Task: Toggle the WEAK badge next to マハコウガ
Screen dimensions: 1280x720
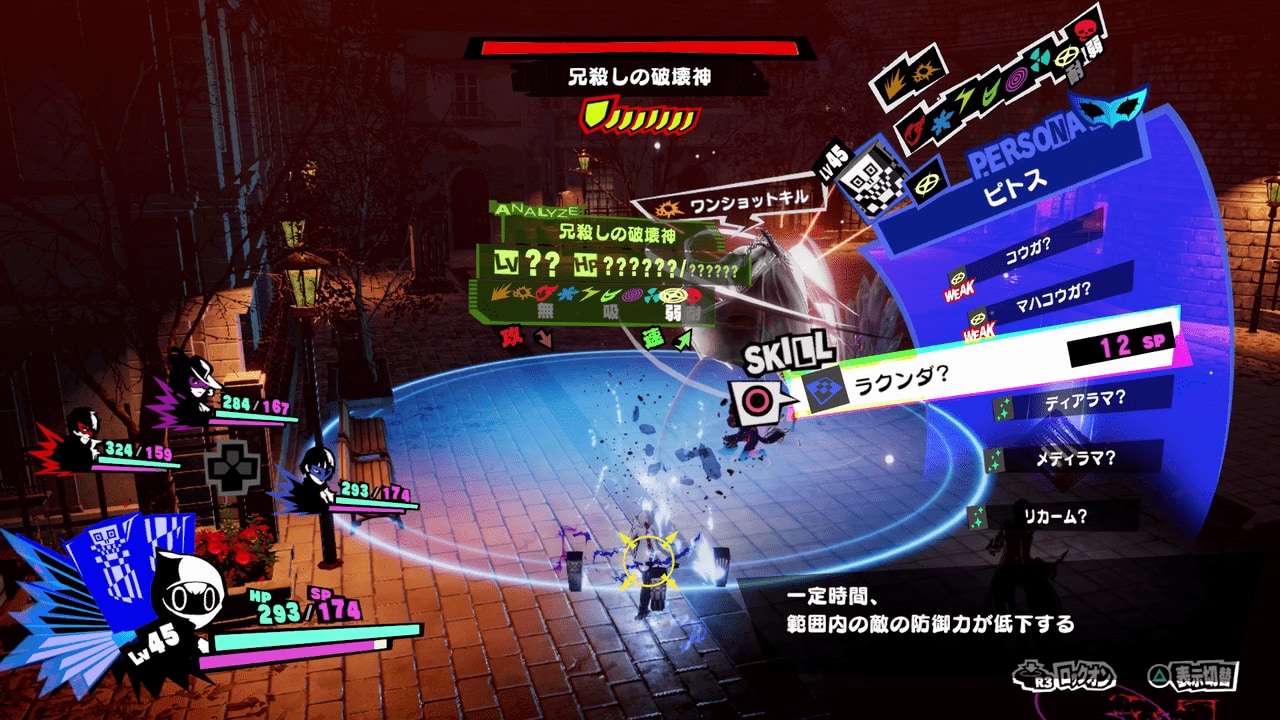Action: tap(979, 330)
